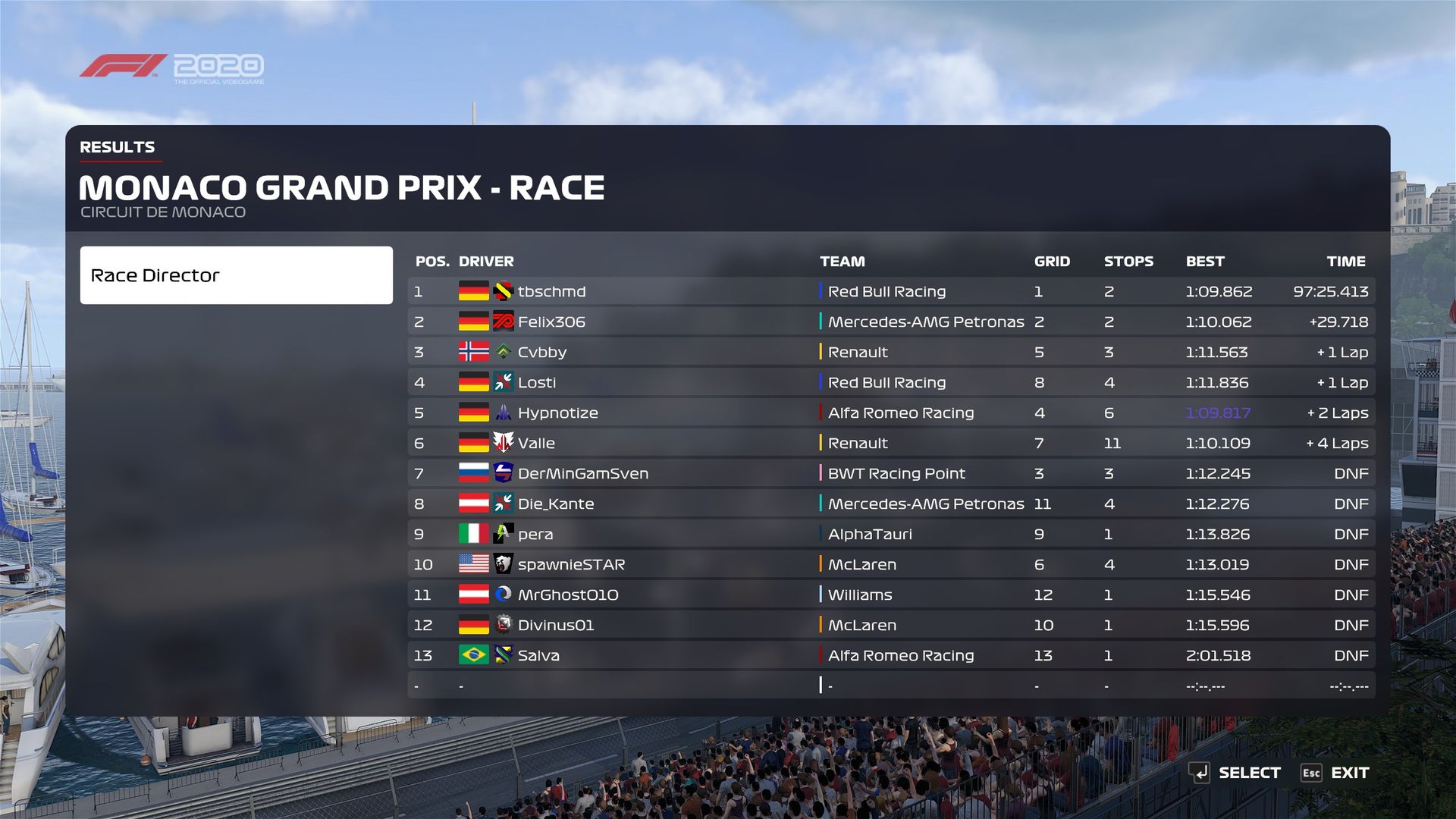Viewport: 1456px width, 819px height.
Task: Click the Die_Kante driver row
Action: (891, 504)
